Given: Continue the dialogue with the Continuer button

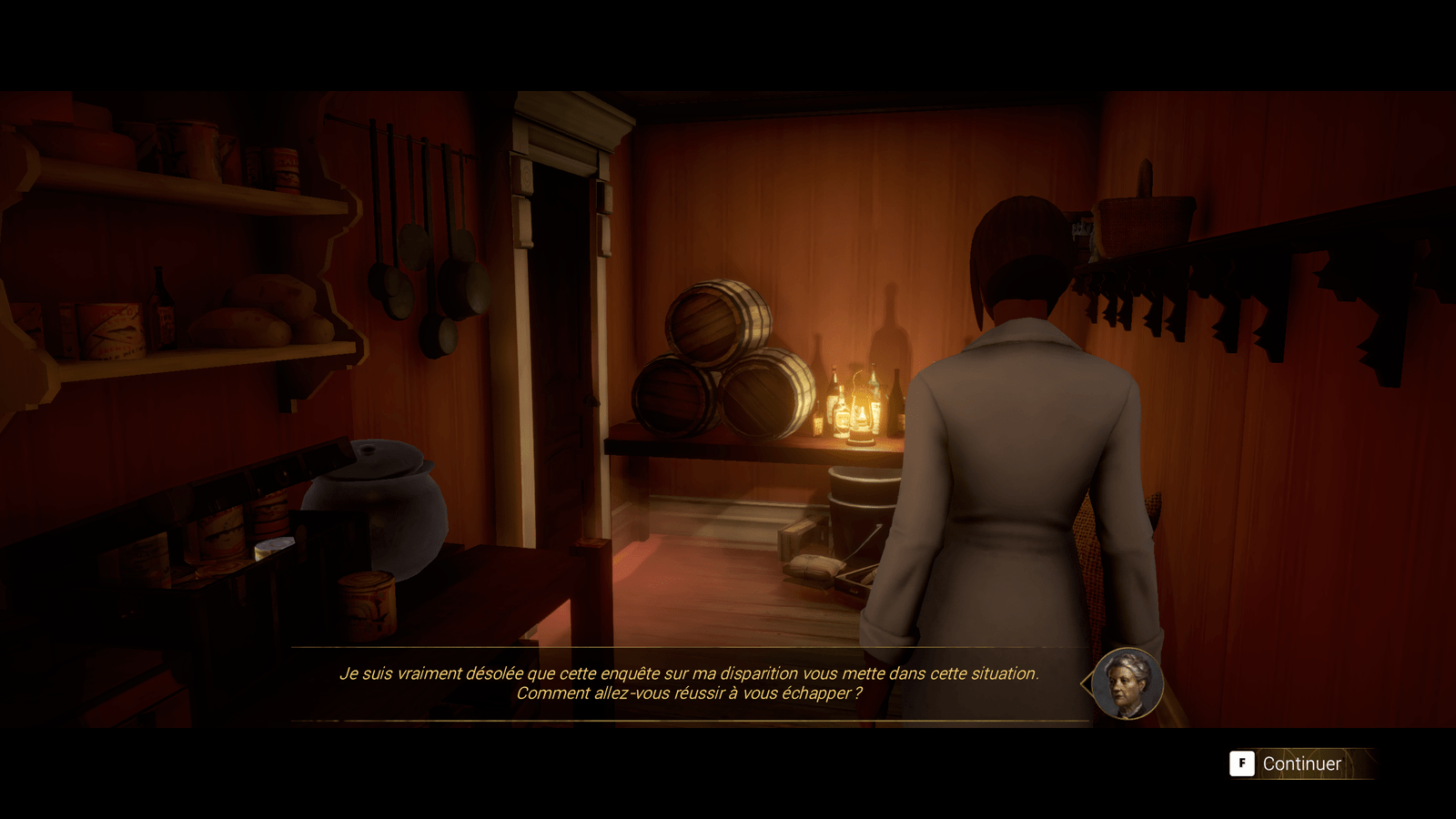Looking at the screenshot, I should click(x=1286, y=763).
